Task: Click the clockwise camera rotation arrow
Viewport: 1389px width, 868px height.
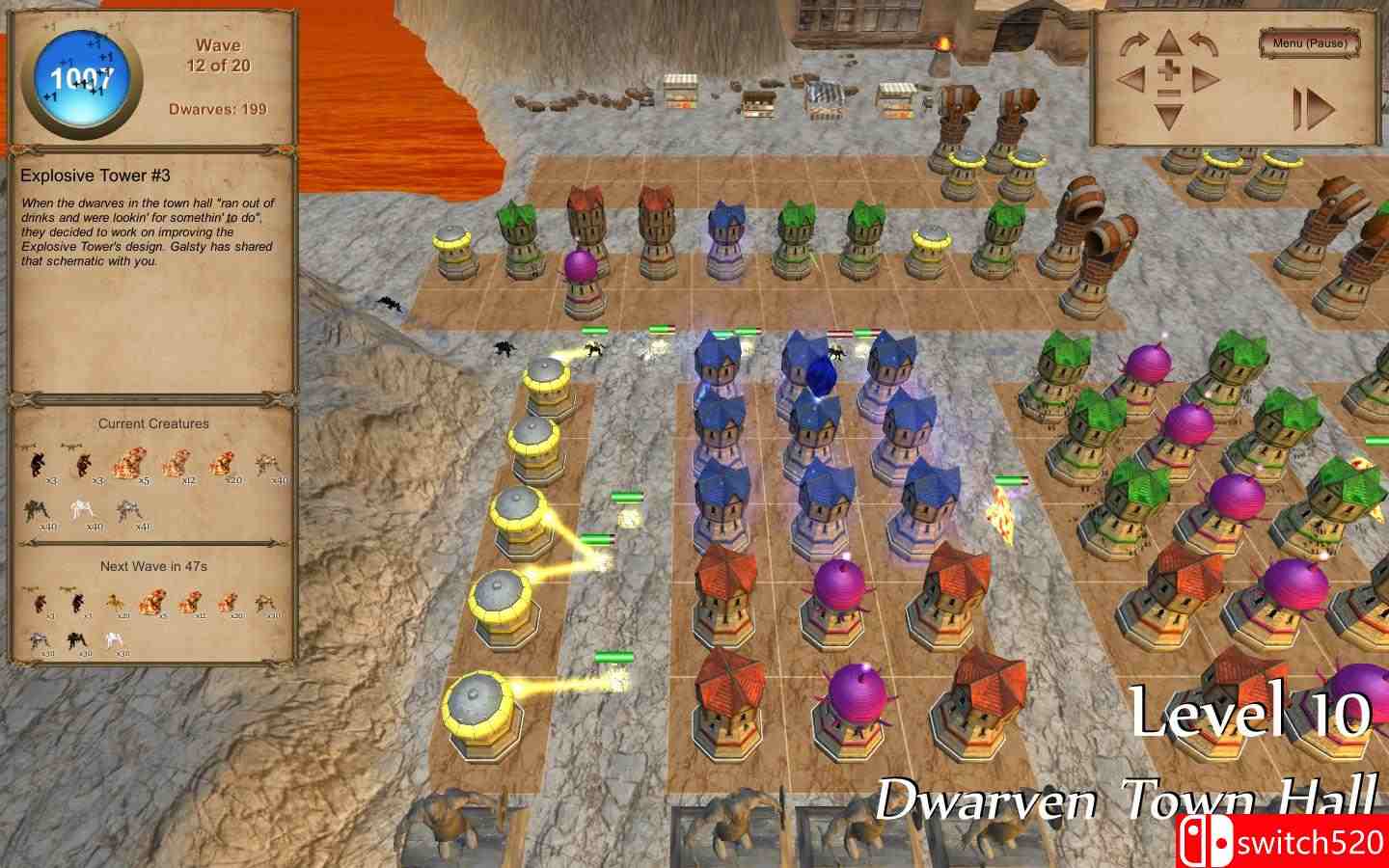Action: pos(1133,43)
